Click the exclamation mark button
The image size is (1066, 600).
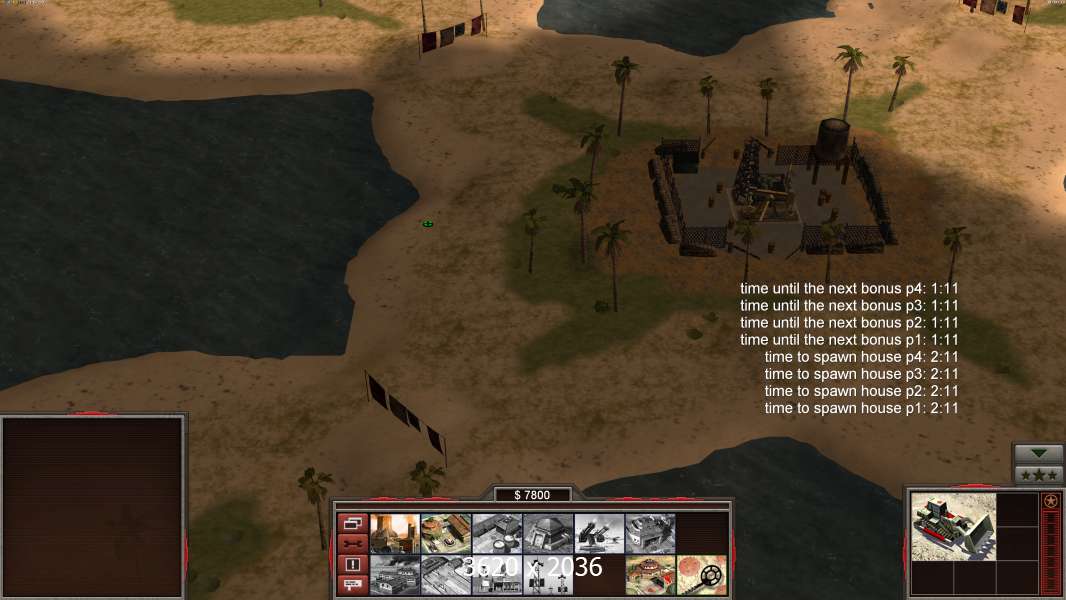coord(353,564)
